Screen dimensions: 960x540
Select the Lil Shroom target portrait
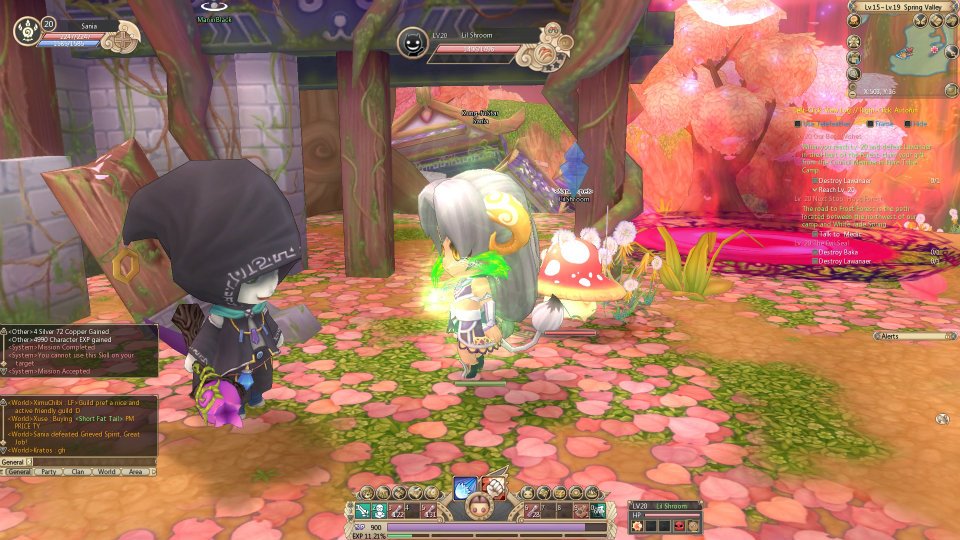(x=412, y=42)
